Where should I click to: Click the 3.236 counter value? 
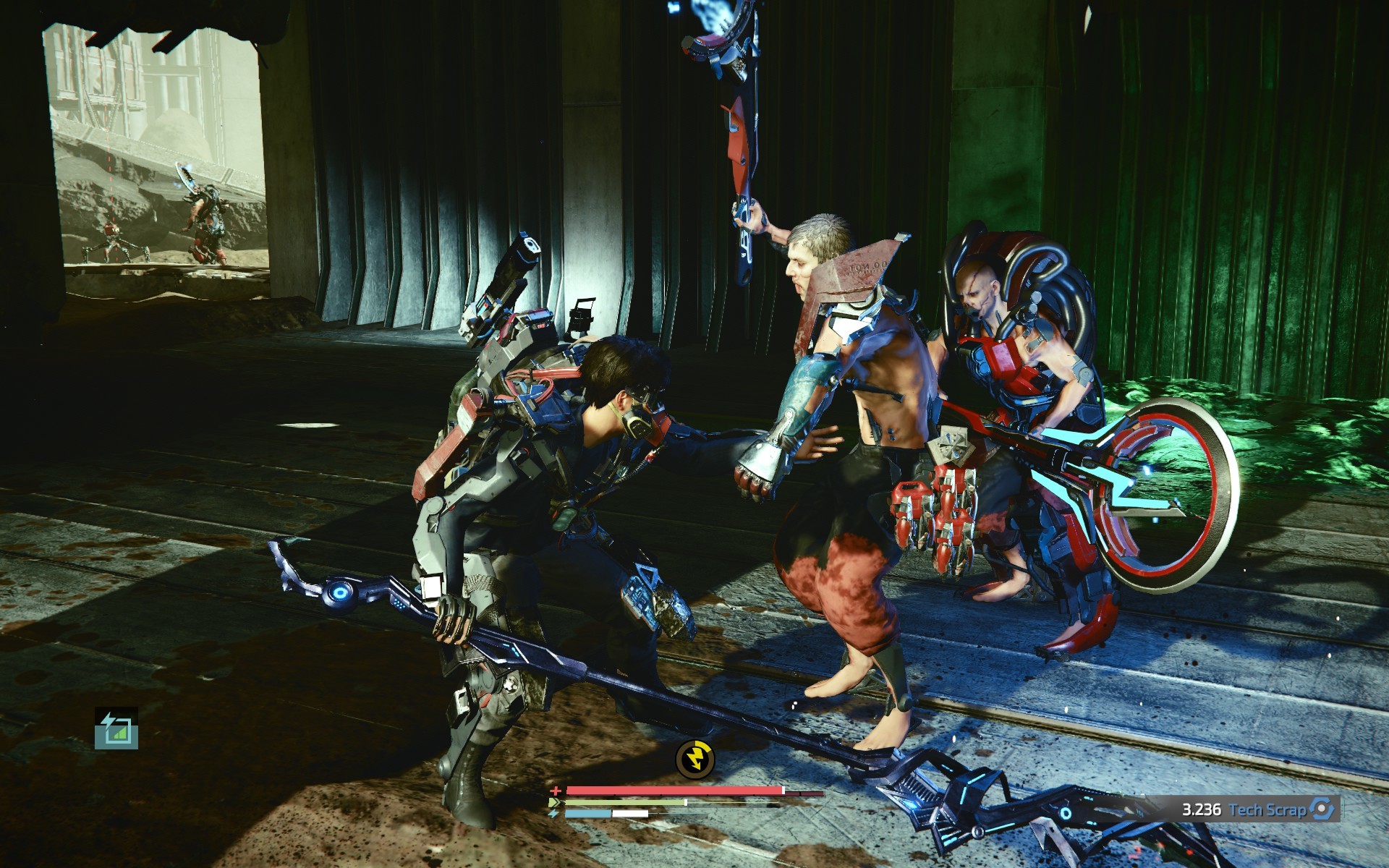pos(1202,809)
